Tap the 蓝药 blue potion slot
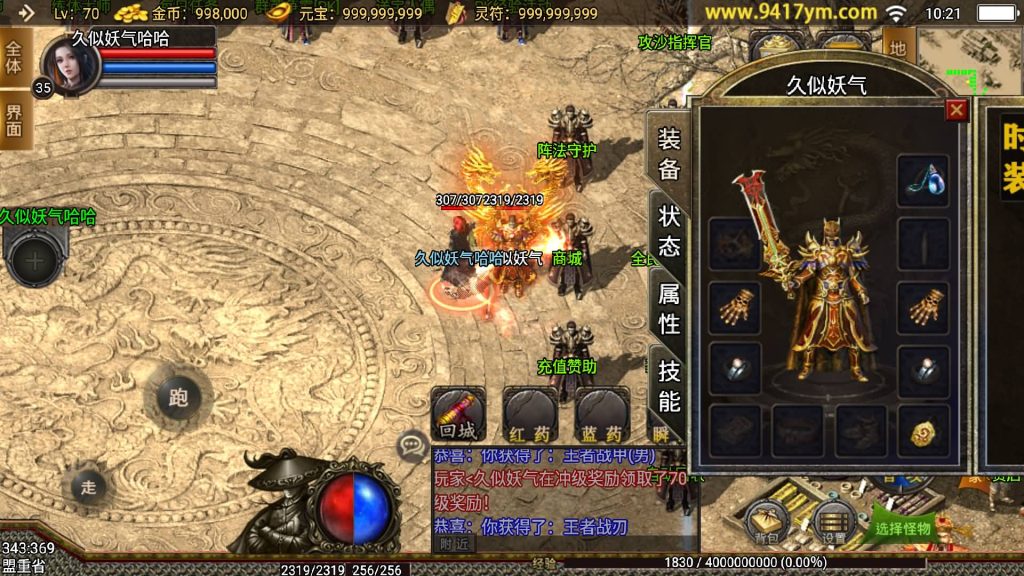Image resolution: width=1024 pixels, height=576 pixels. 602,414
